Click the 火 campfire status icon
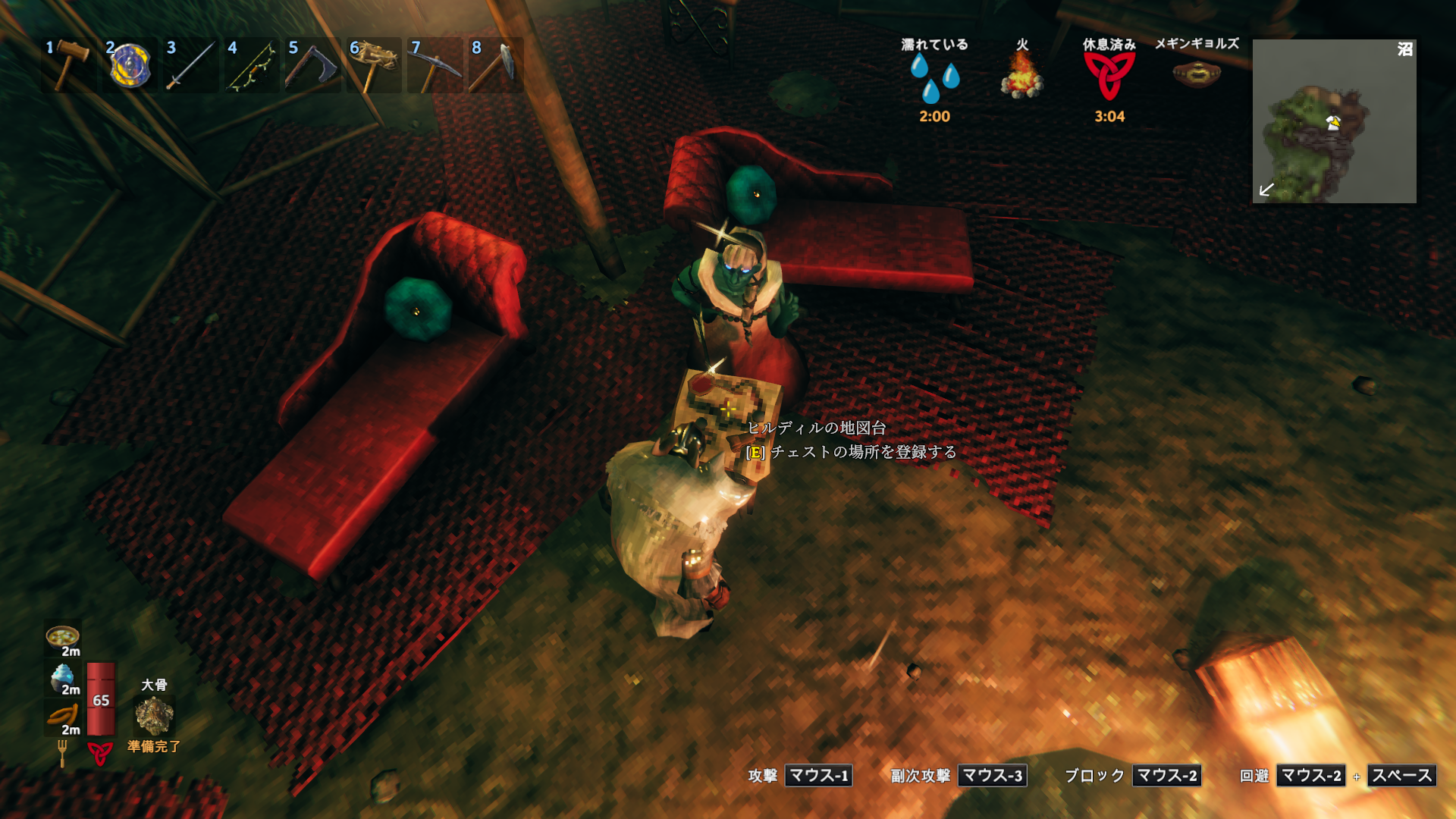The image size is (1456, 819). [1021, 77]
